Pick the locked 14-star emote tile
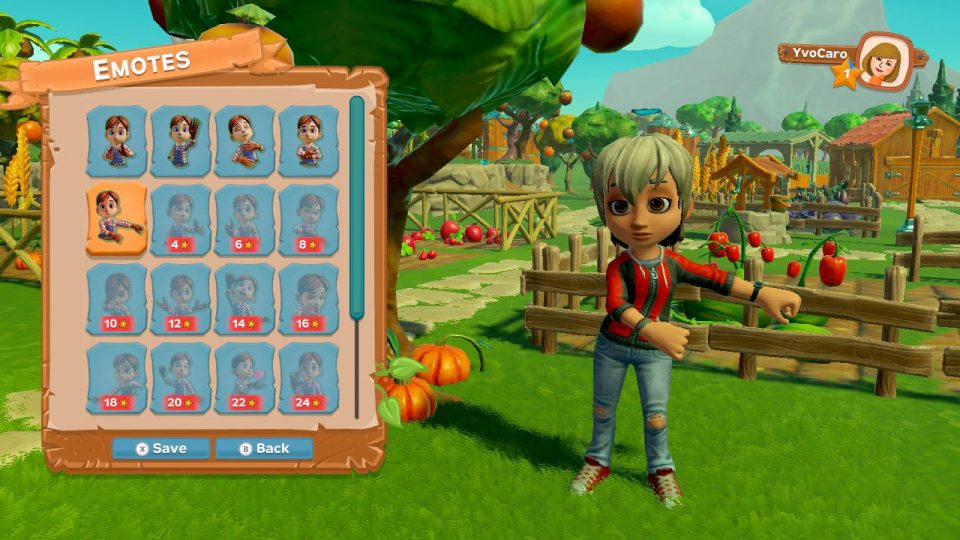Screen dimensions: 960x540 tap(245, 298)
